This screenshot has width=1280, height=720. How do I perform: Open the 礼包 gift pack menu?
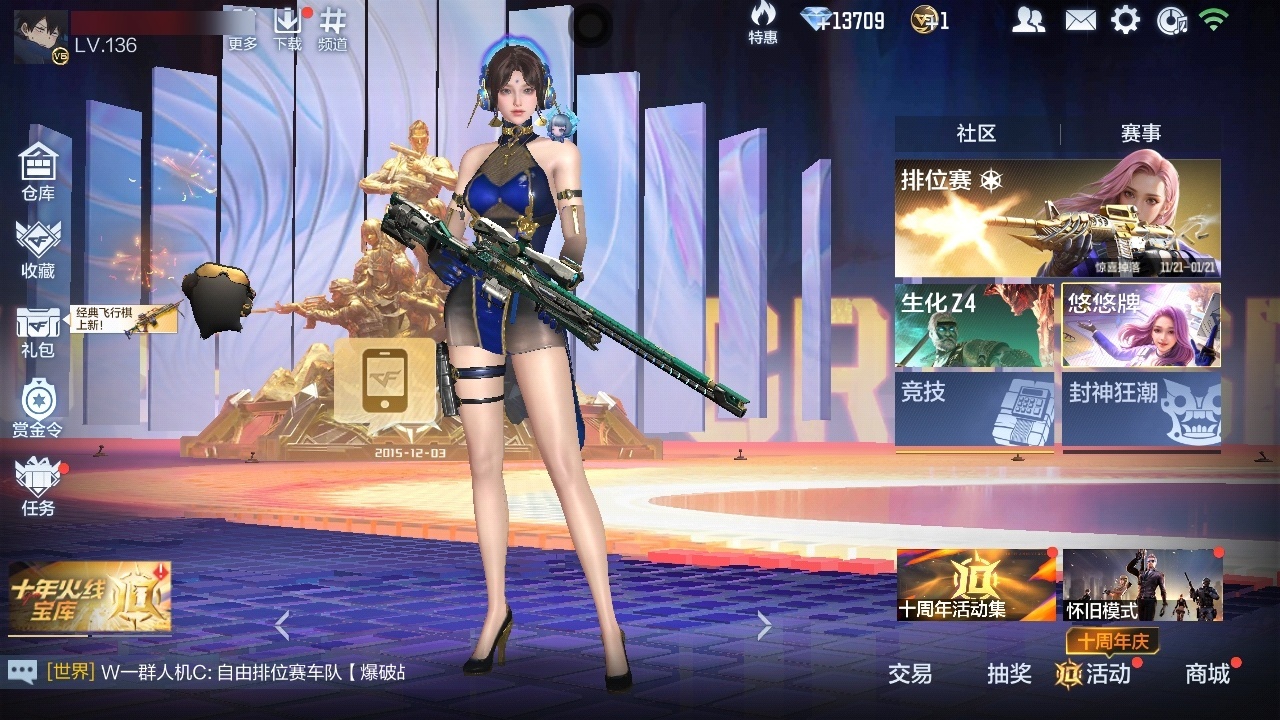(x=38, y=330)
